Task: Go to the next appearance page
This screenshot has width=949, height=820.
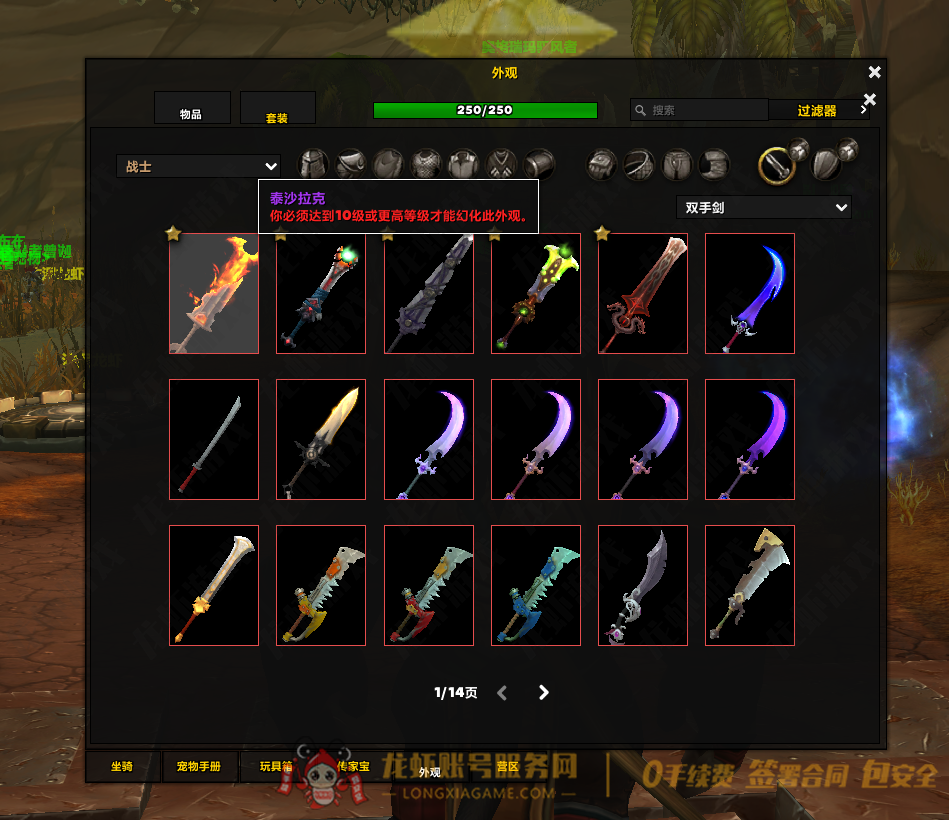Action: point(544,692)
